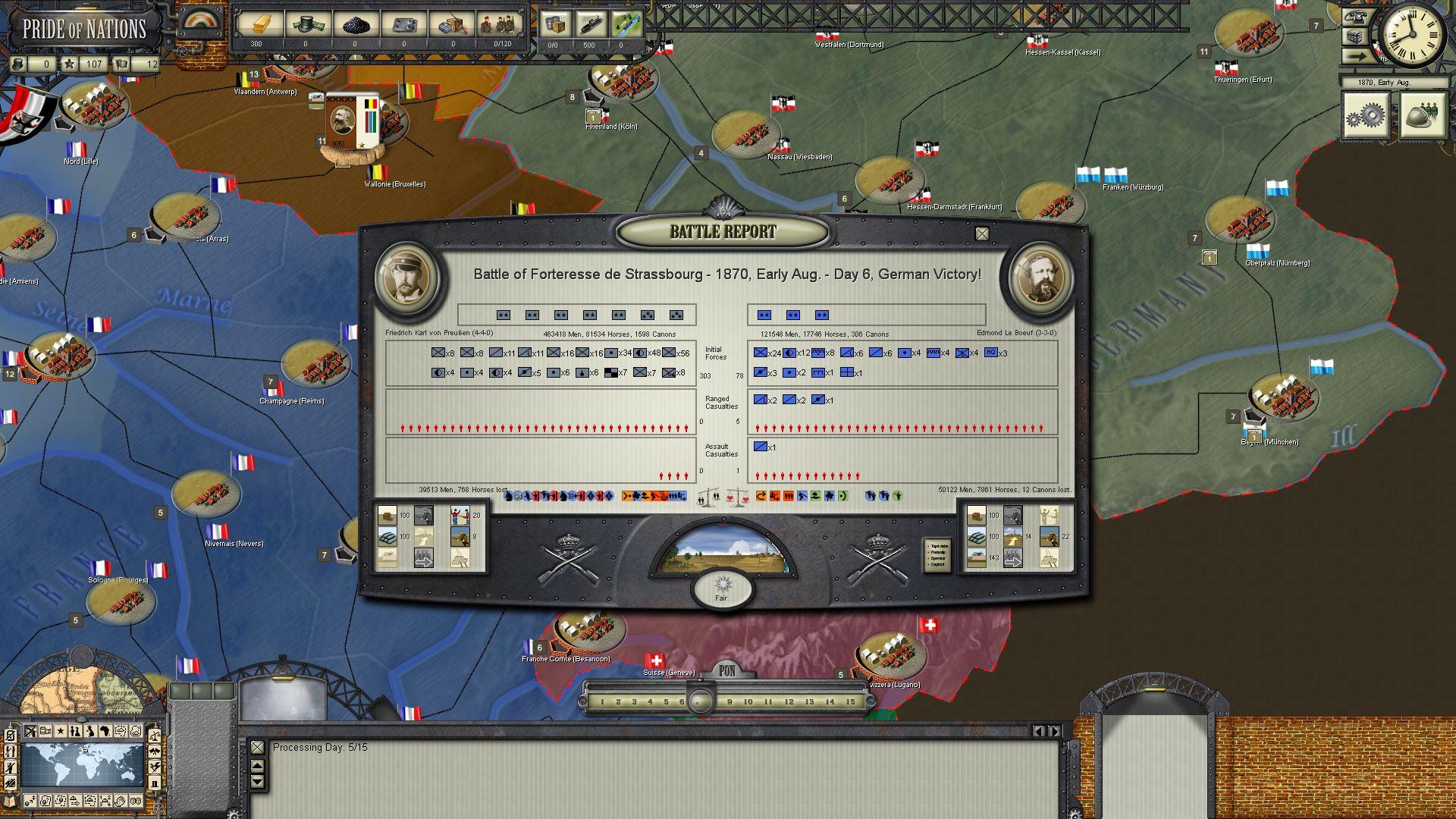Click the weather sun symbol above the Fair label

(721, 584)
